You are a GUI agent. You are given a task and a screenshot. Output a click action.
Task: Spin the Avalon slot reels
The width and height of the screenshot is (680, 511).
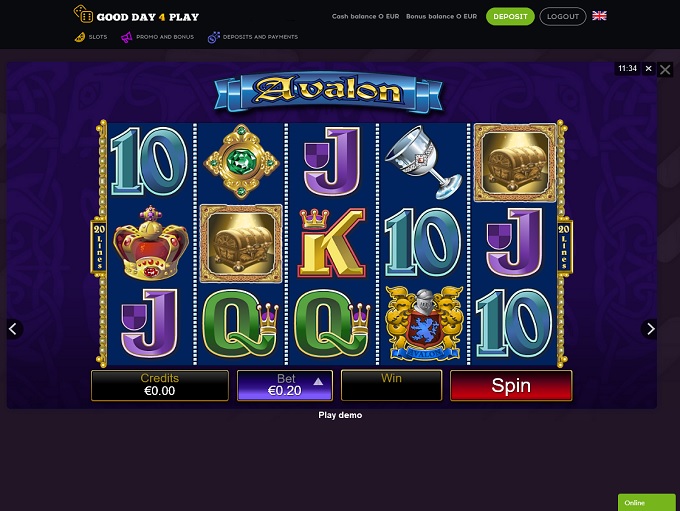511,385
